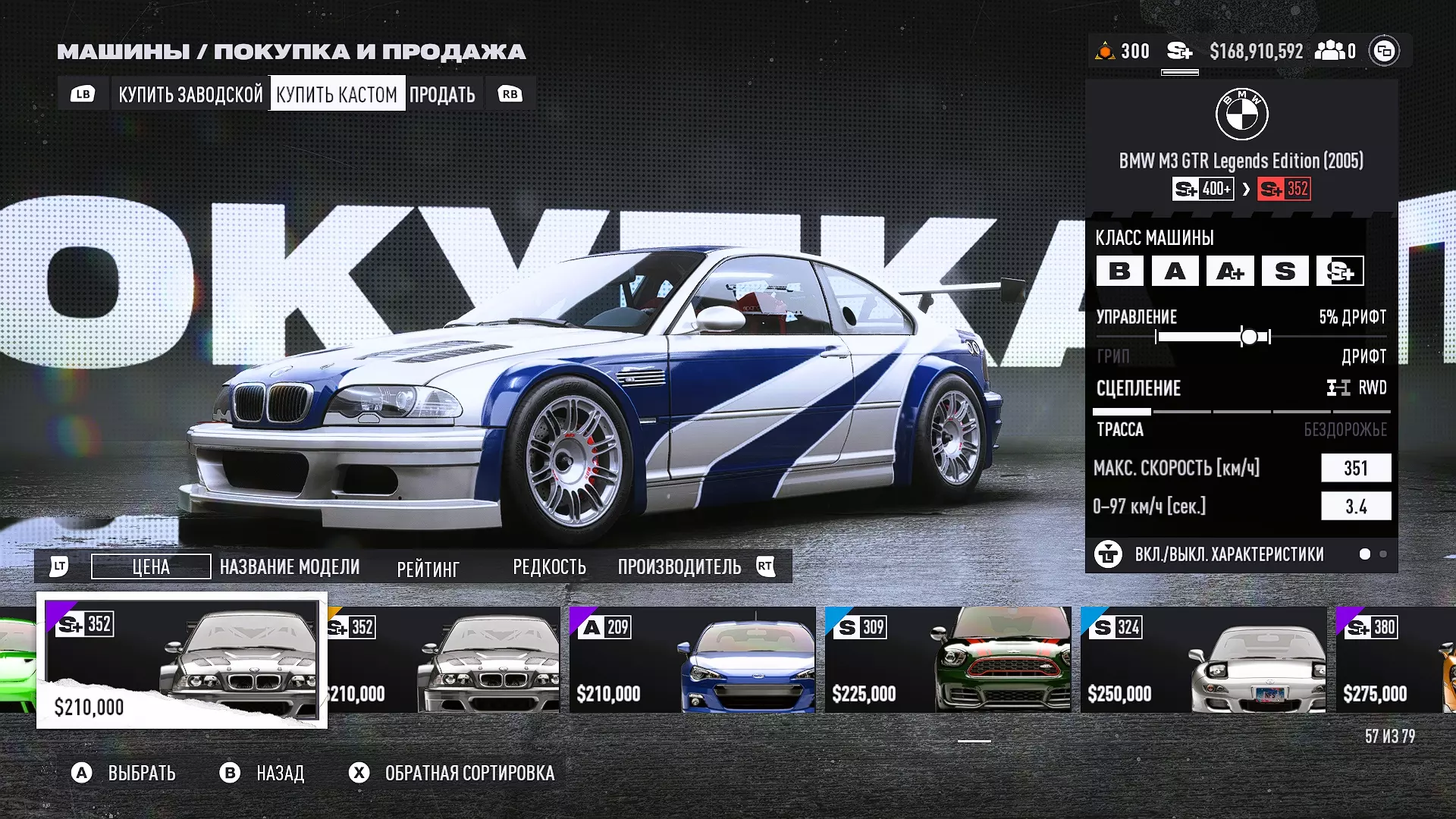The height and width of the screenshot is (819, 1456).
Task: Sort by Название модели
Action: pos(290,566)
